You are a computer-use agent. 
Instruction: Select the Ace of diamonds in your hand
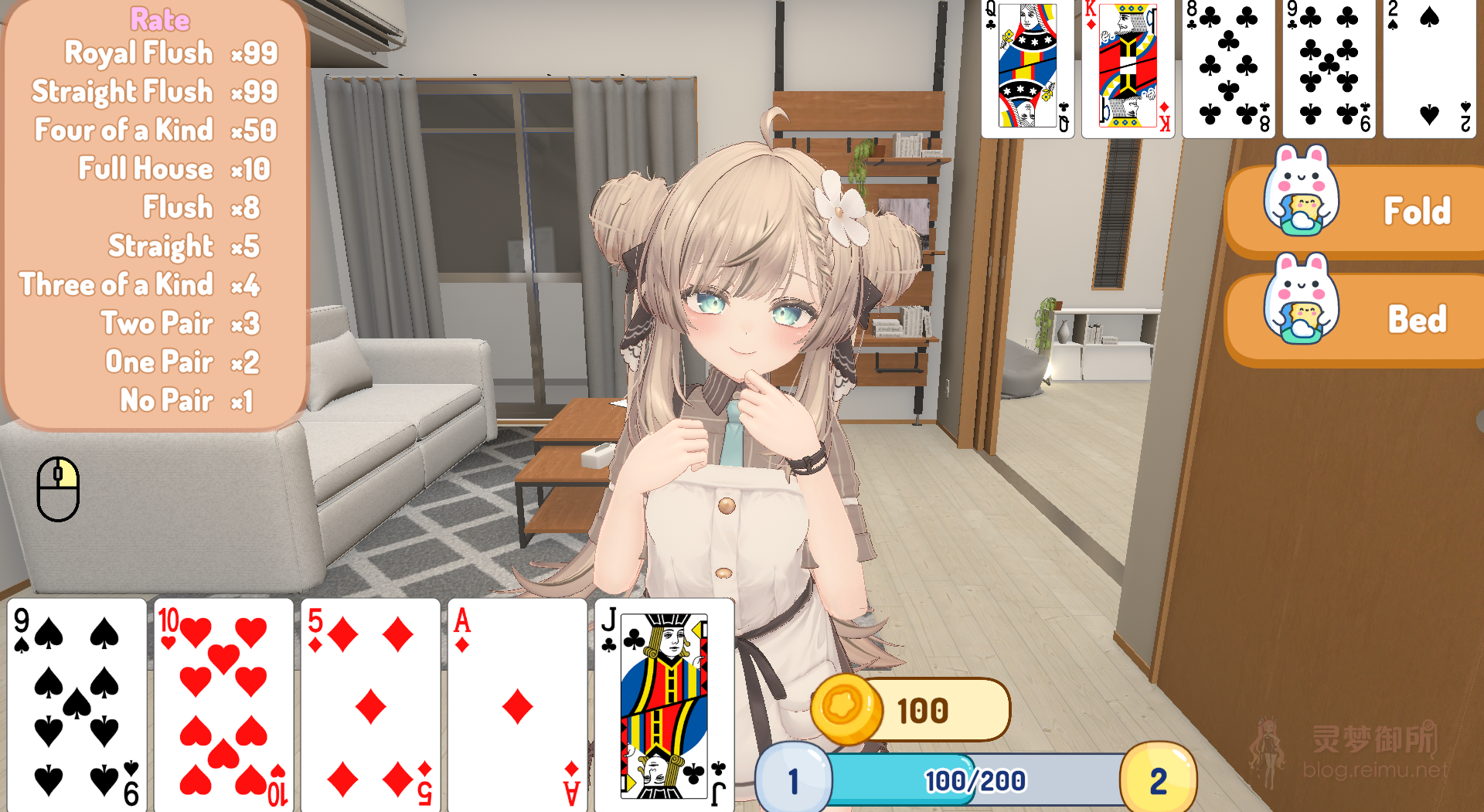tap(516, 703)
